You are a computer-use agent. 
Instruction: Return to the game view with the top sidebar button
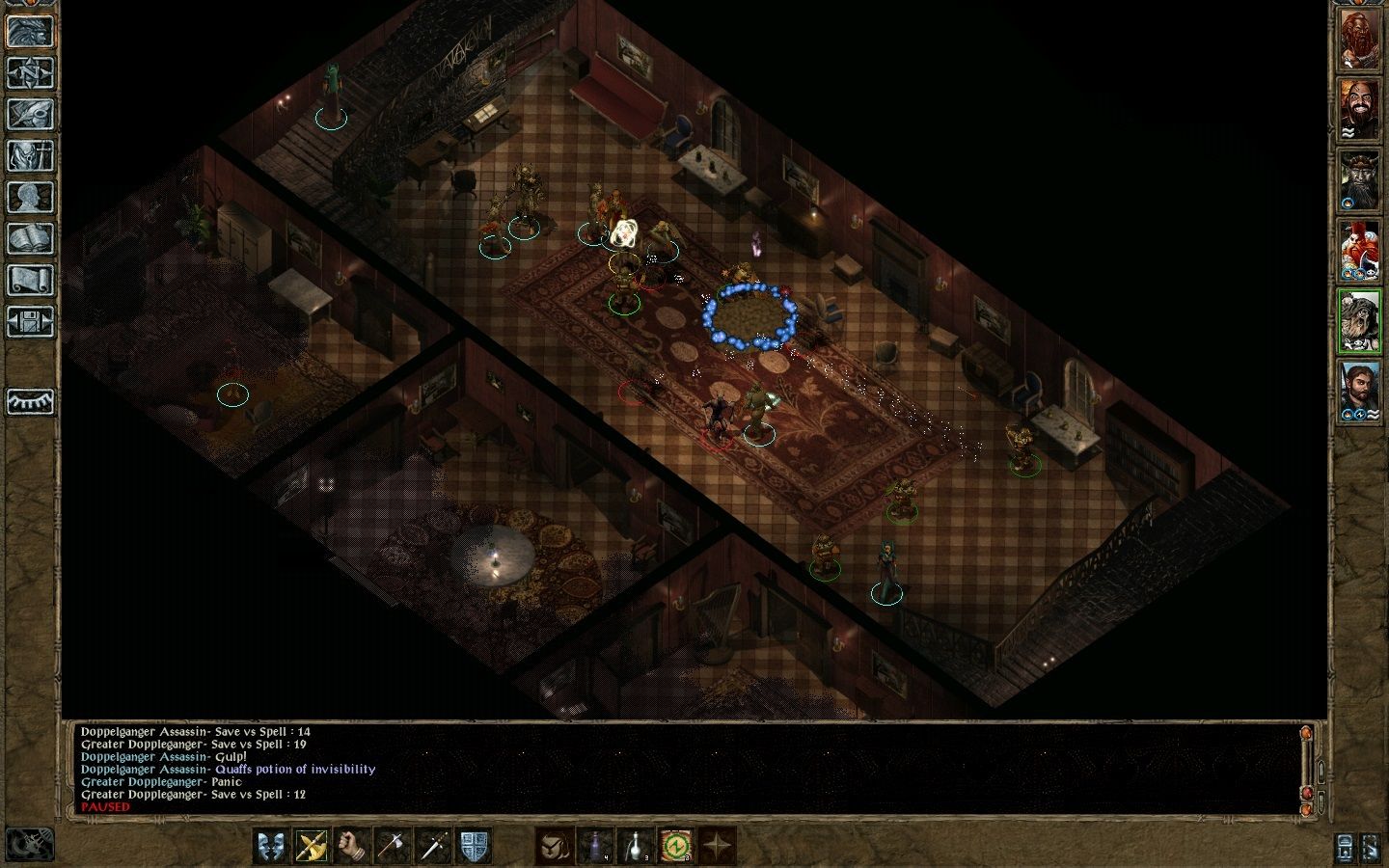click(30, 31)
